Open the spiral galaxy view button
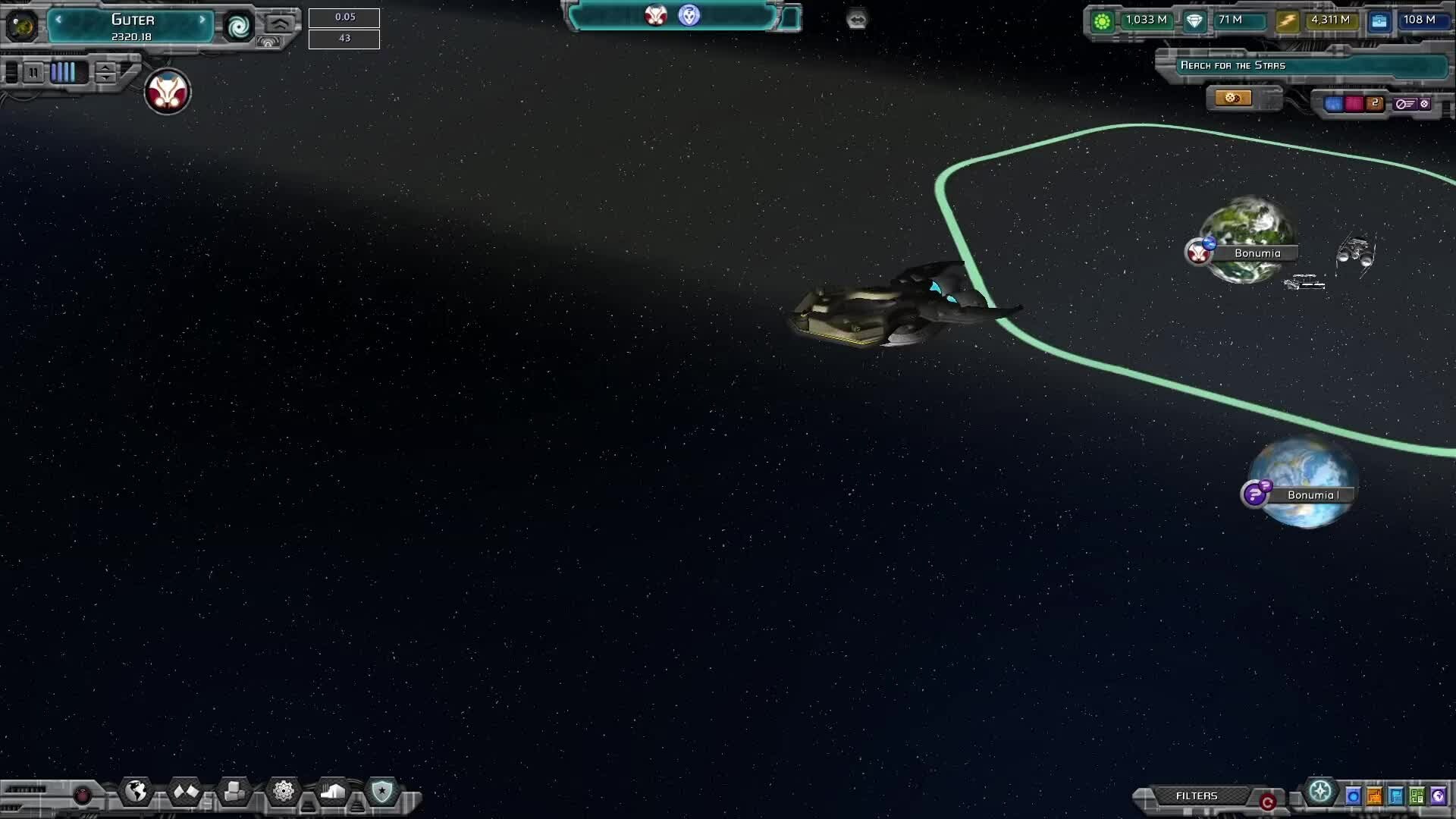 point(239,27)
